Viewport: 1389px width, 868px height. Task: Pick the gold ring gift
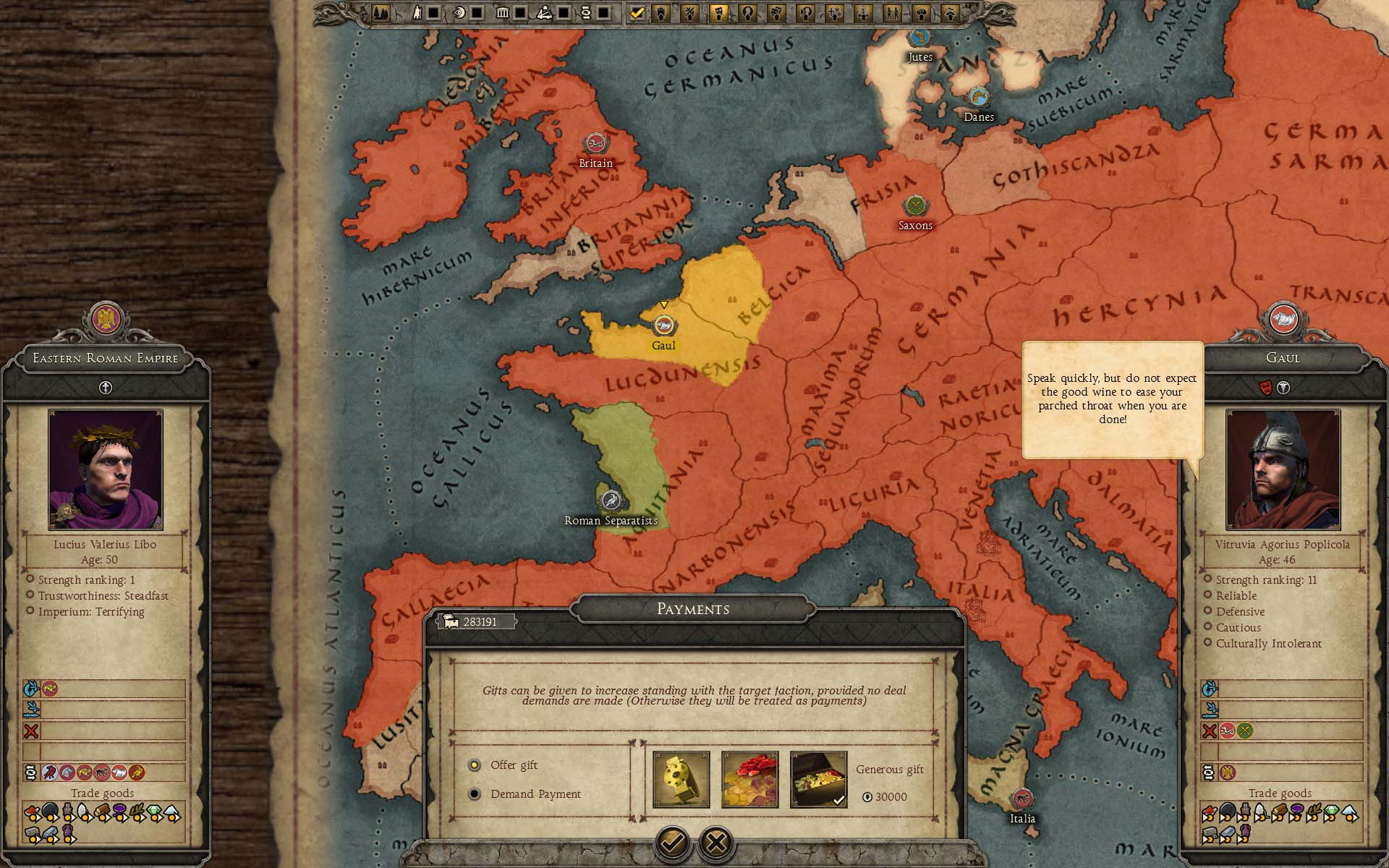[681, 779]
